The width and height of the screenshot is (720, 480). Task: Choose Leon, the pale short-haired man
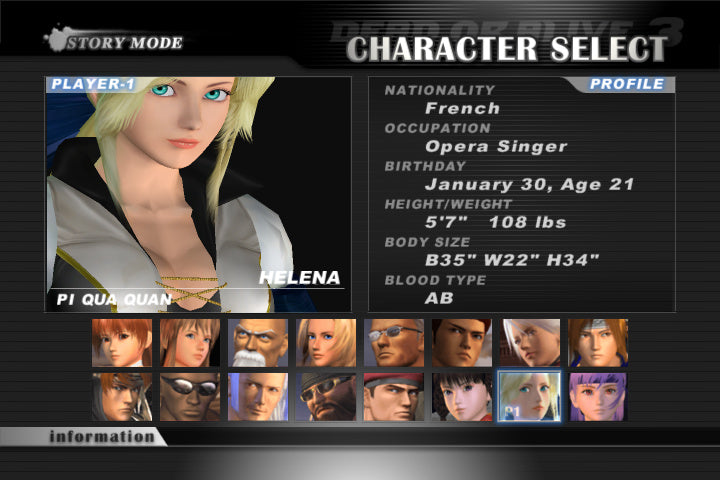(x=258, y=397)
